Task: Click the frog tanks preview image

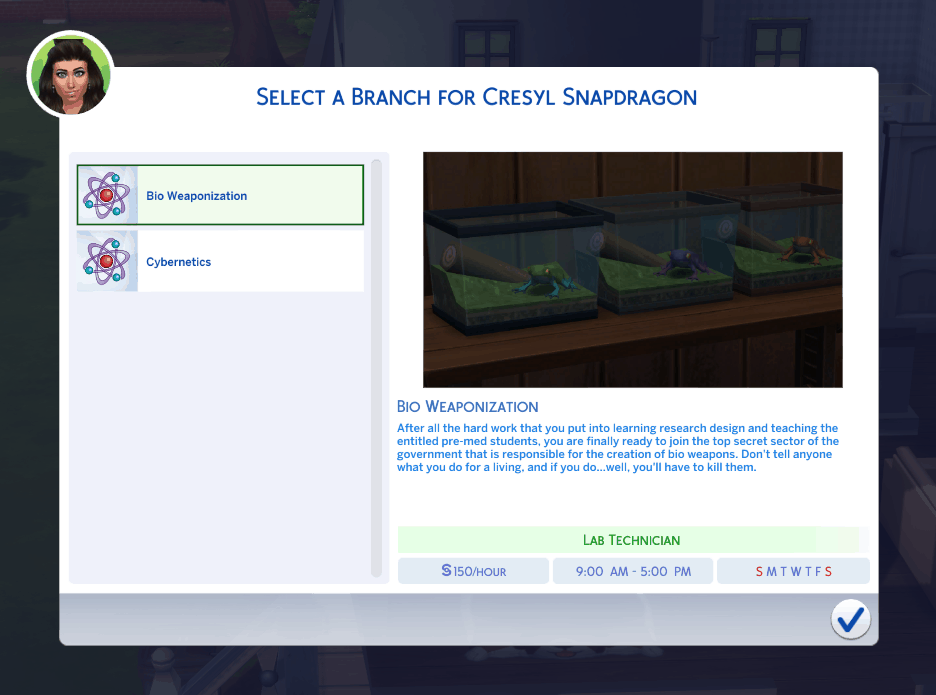Action: click(x=632, y=269)
